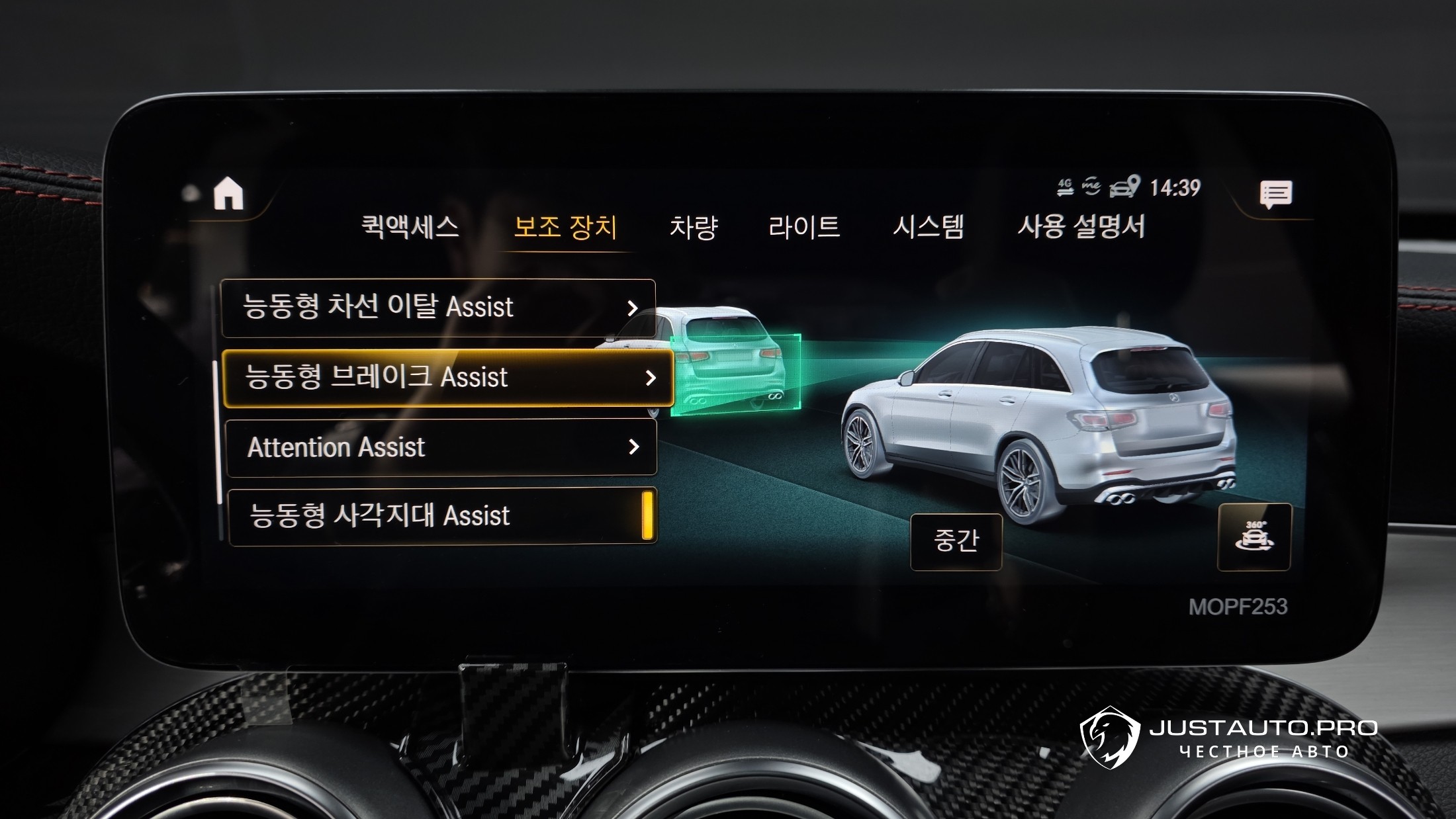Open the 차량 tab

tap(693, 227)
